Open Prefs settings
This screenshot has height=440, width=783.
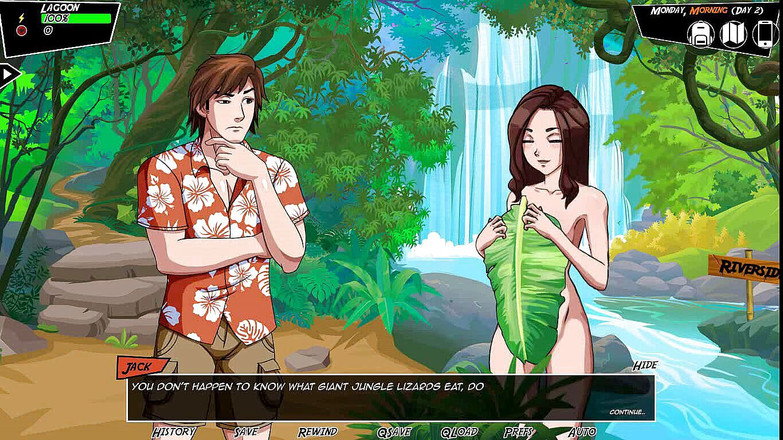[x=519, y=432]
